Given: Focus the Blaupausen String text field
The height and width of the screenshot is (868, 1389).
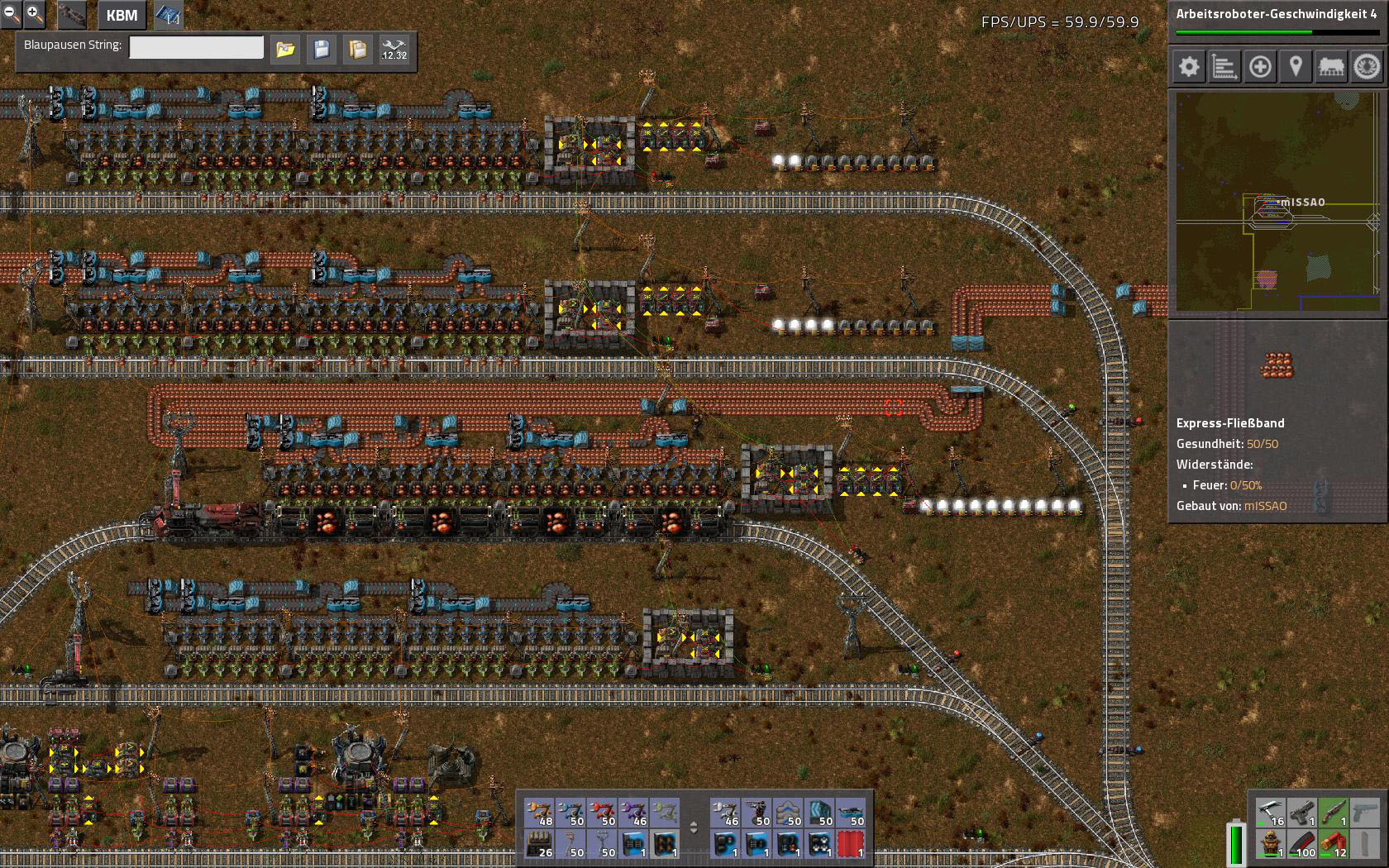Looking at the screenshot, I should (196, 48).
